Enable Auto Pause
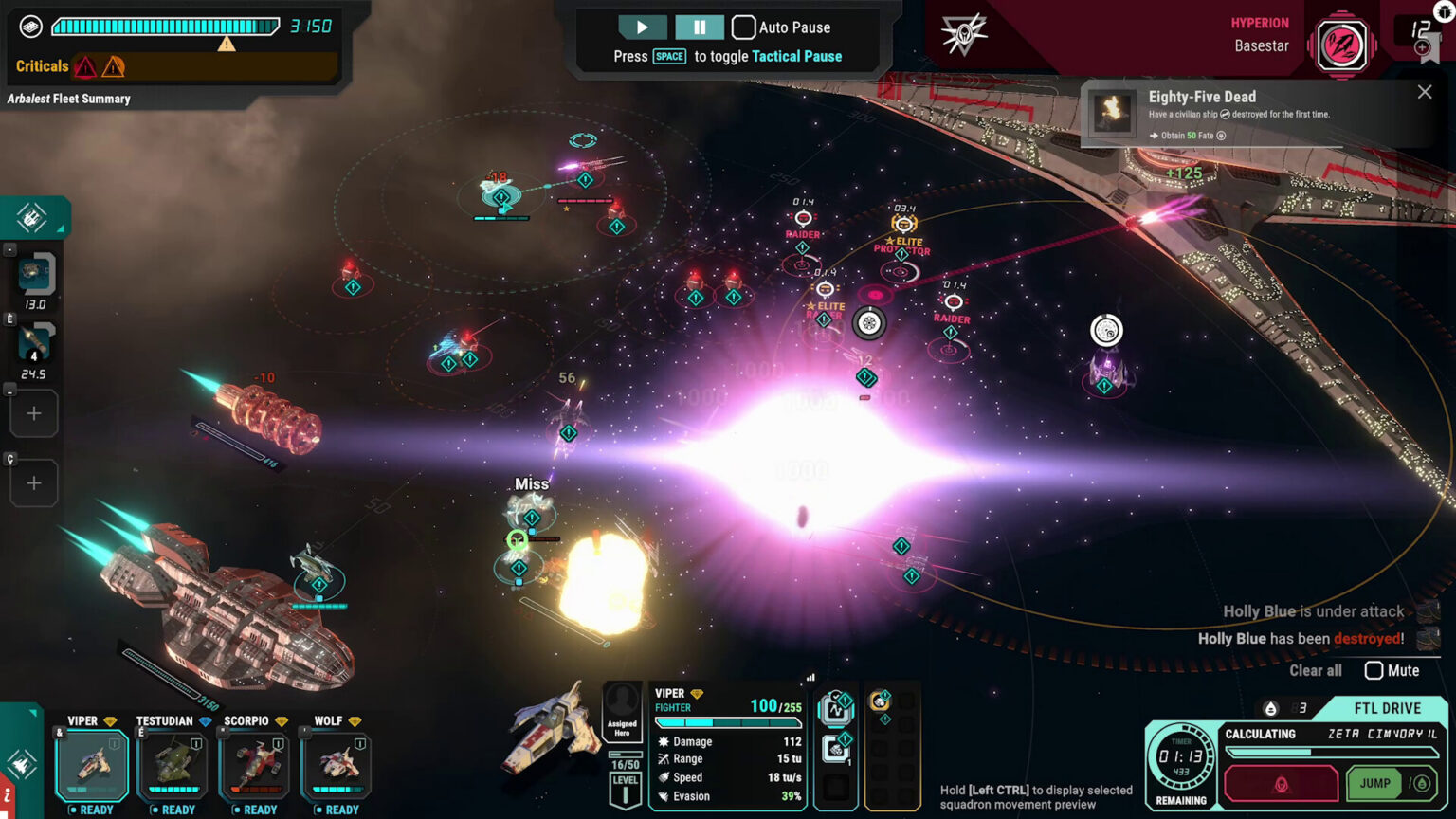The height and width of the screenshot is (819, 1456). click(744, 27)
